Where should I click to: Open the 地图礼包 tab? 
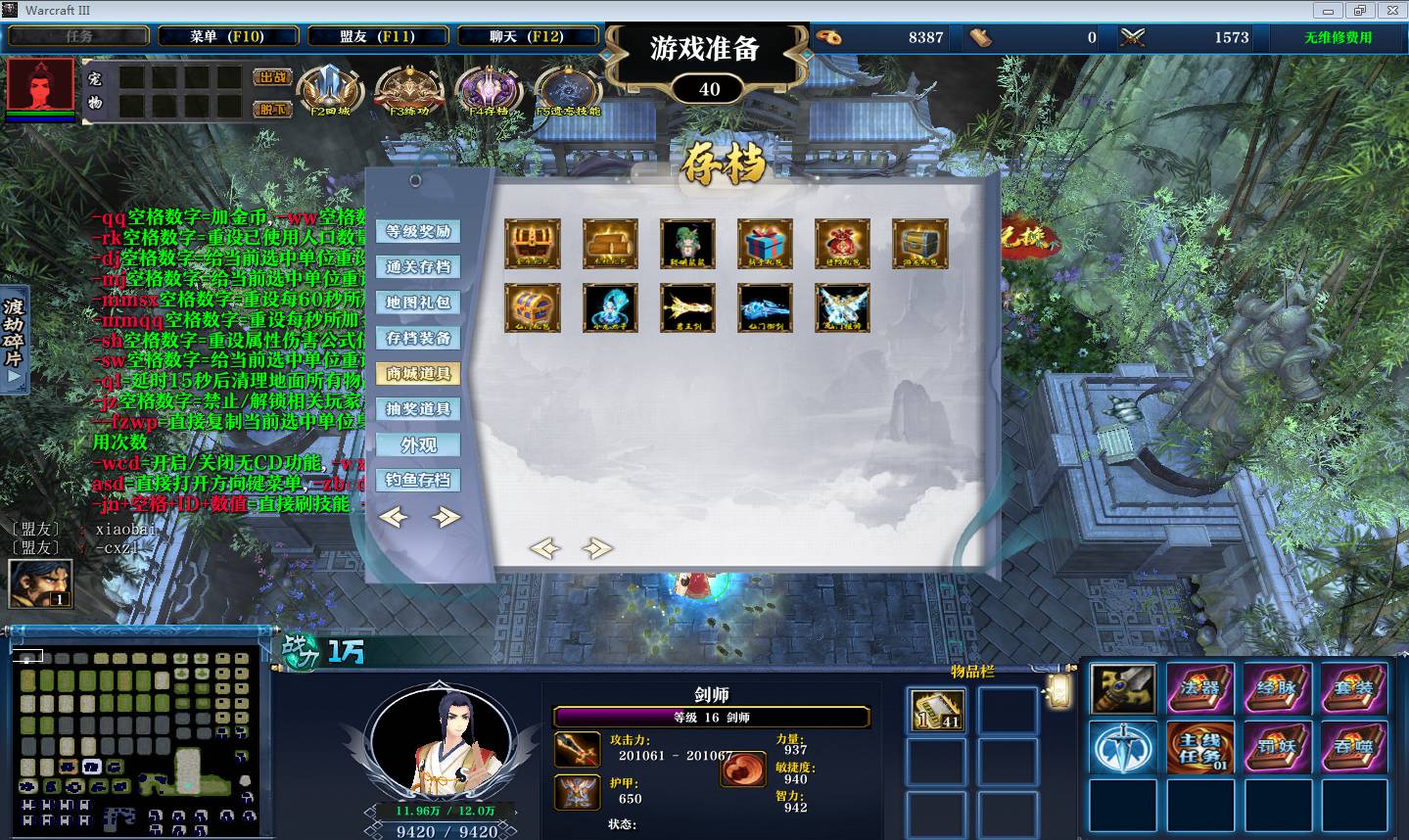418,303
